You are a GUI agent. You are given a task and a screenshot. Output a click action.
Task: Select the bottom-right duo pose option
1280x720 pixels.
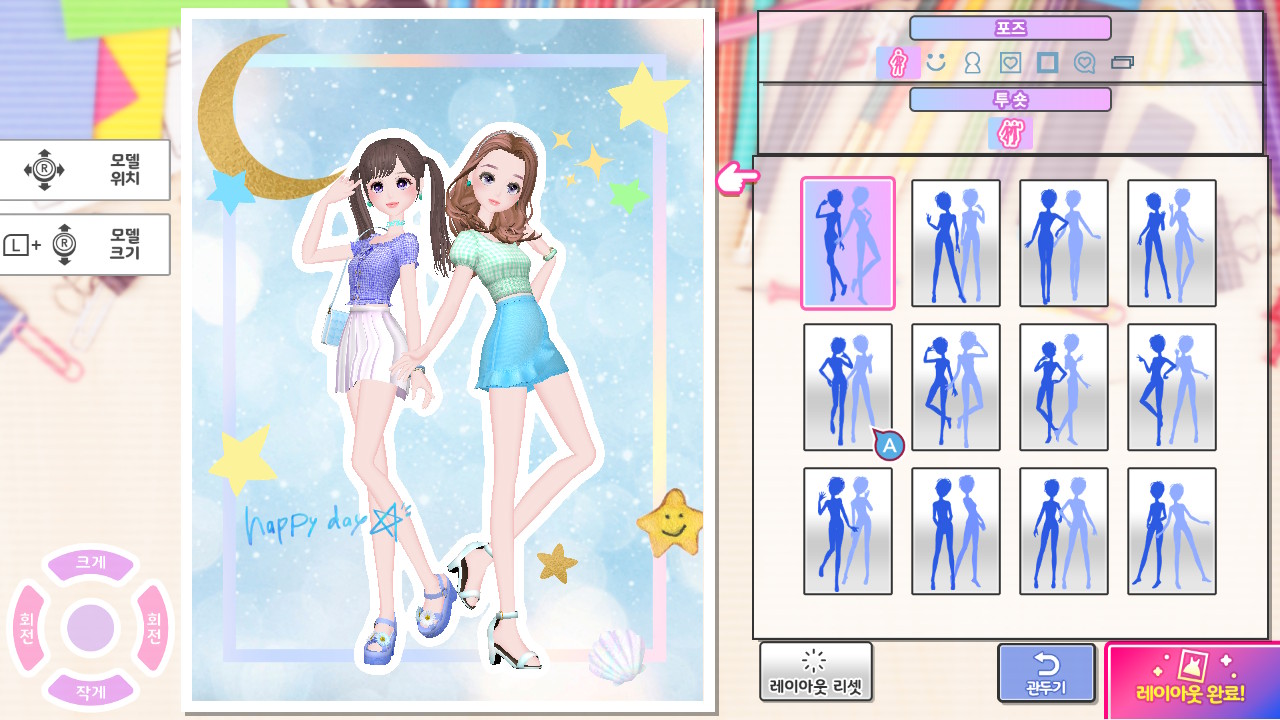(1171, 530)
